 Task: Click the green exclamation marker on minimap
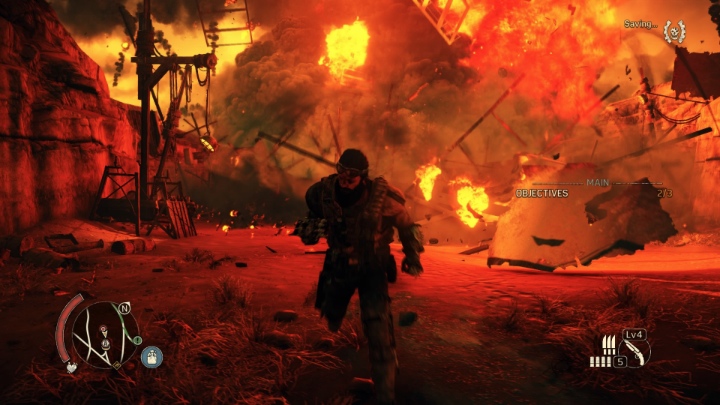tap(137, 340)
